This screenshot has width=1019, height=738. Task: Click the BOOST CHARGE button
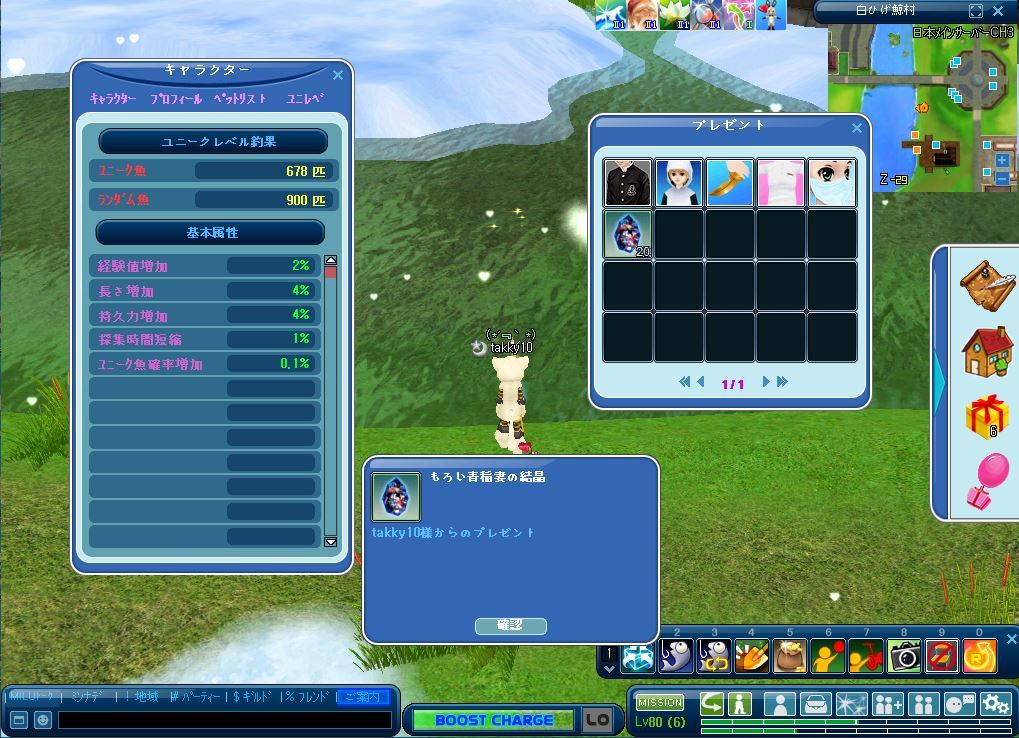pyautogui.click(x=494, y=720)
